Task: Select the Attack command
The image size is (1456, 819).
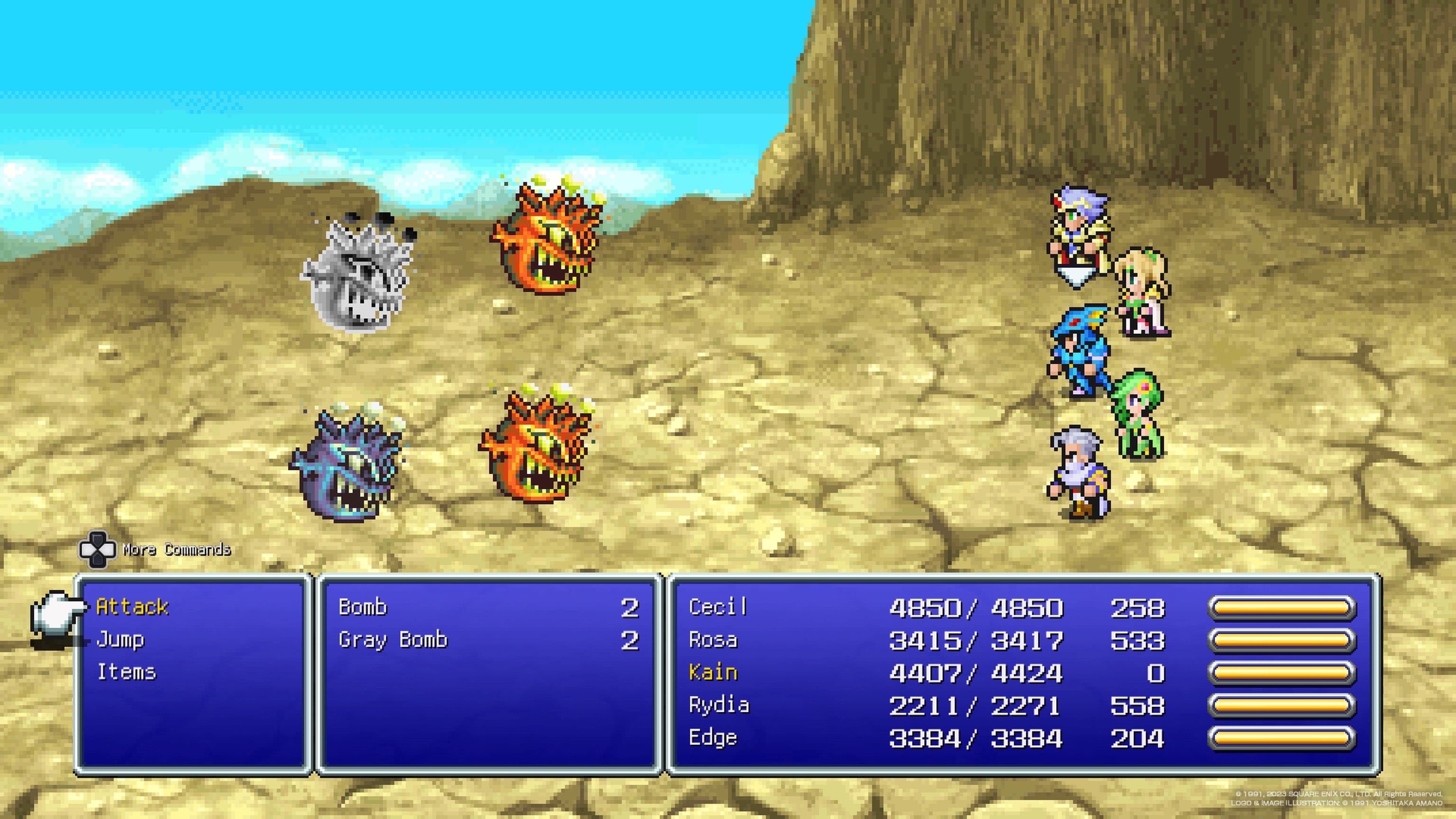Action: tap(132, 607)
